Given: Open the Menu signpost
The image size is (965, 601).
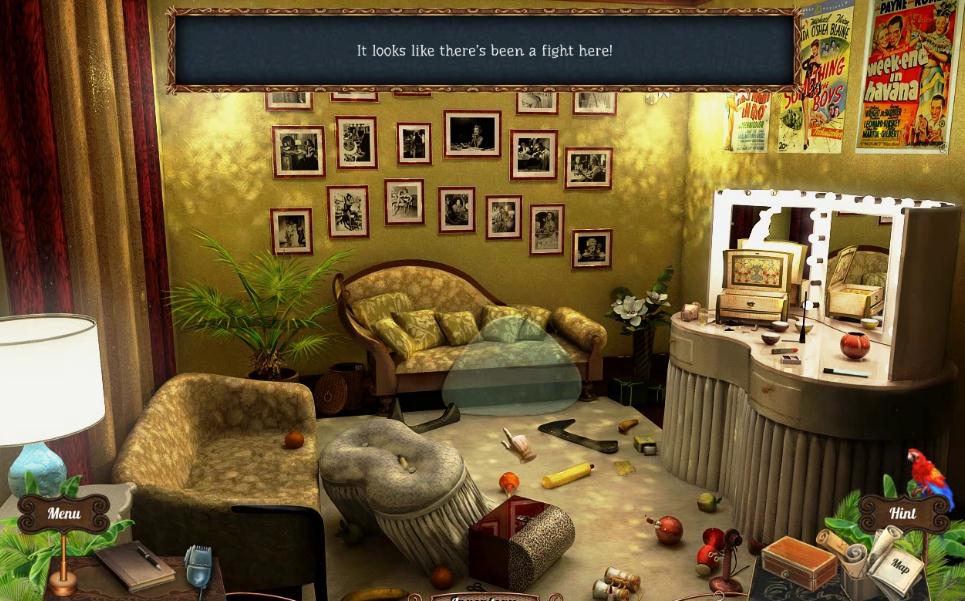Looking at the screenshot, I should (x=63, y=514).
